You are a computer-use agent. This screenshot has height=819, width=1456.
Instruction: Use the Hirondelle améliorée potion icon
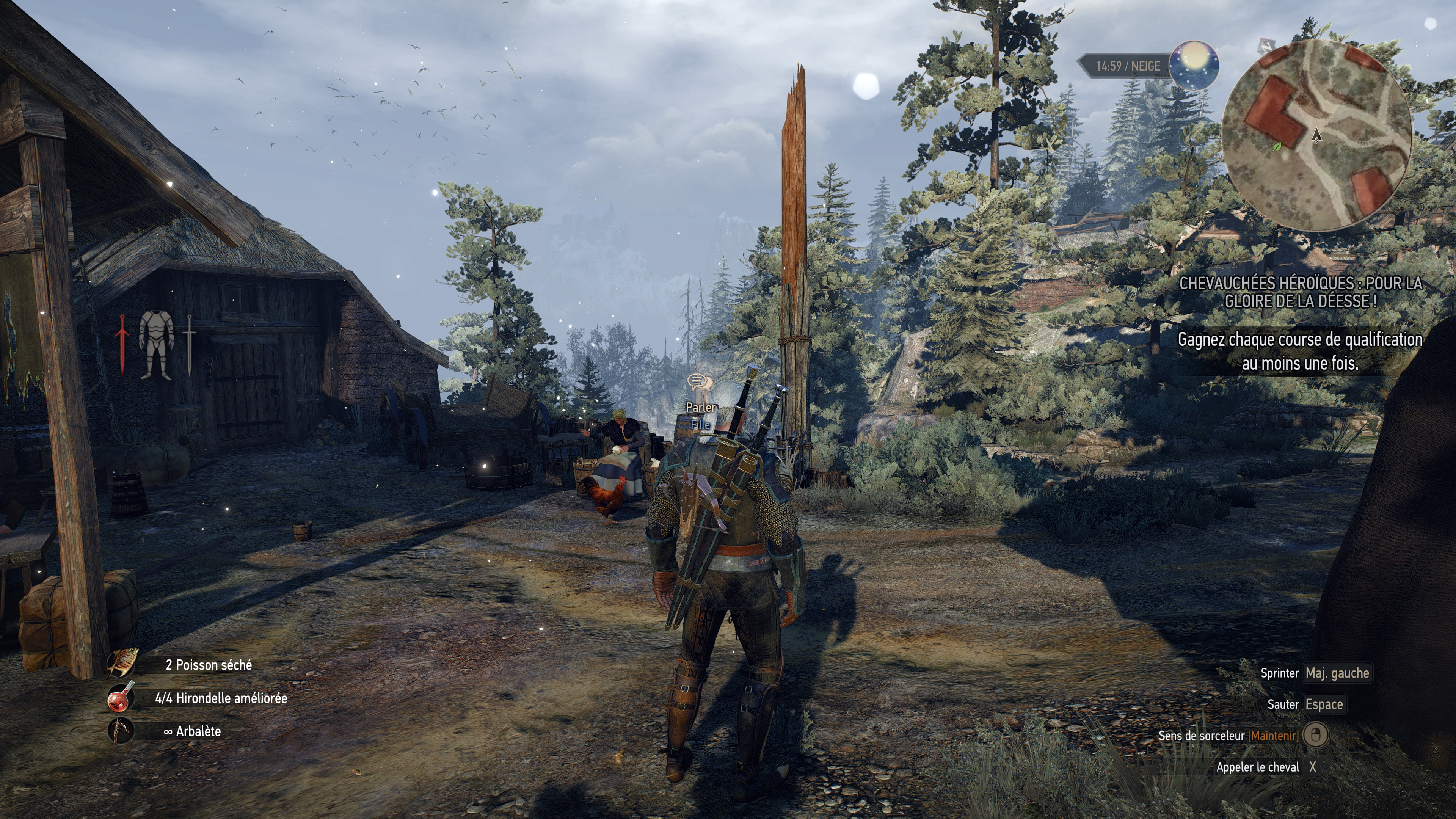tap(121, 698)
